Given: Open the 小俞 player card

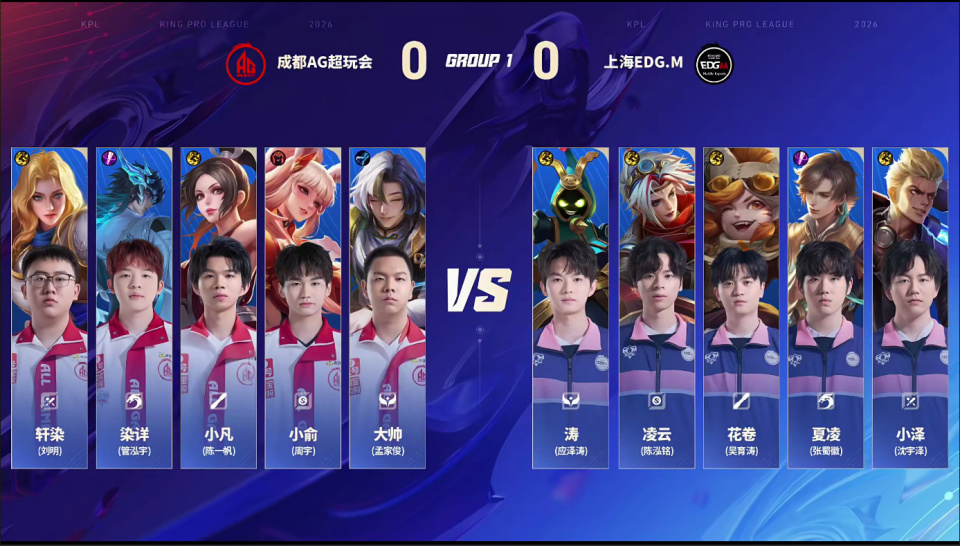Looking at the screenshot, I should pos(303,308).
